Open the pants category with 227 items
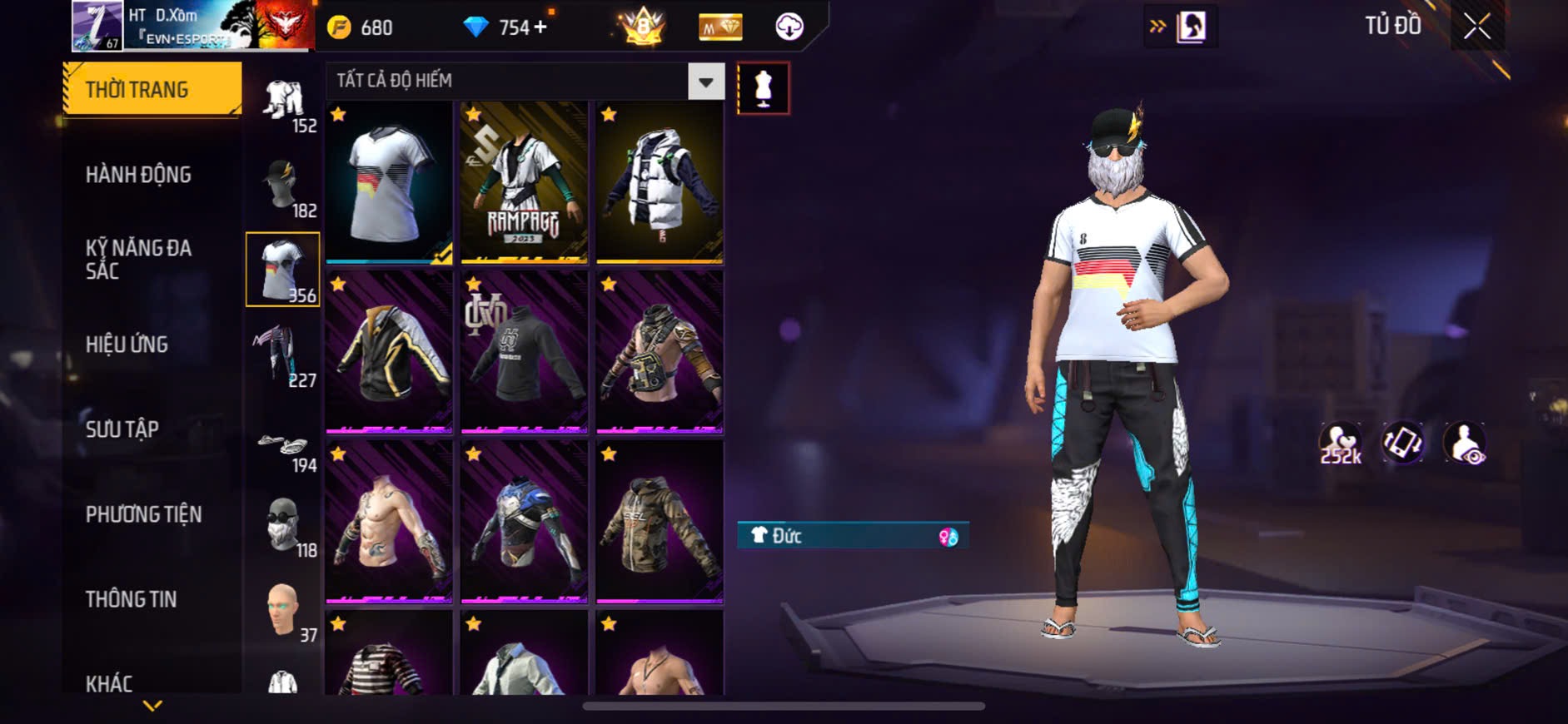Screen dimensions: 1568x724 coord(283,356)
